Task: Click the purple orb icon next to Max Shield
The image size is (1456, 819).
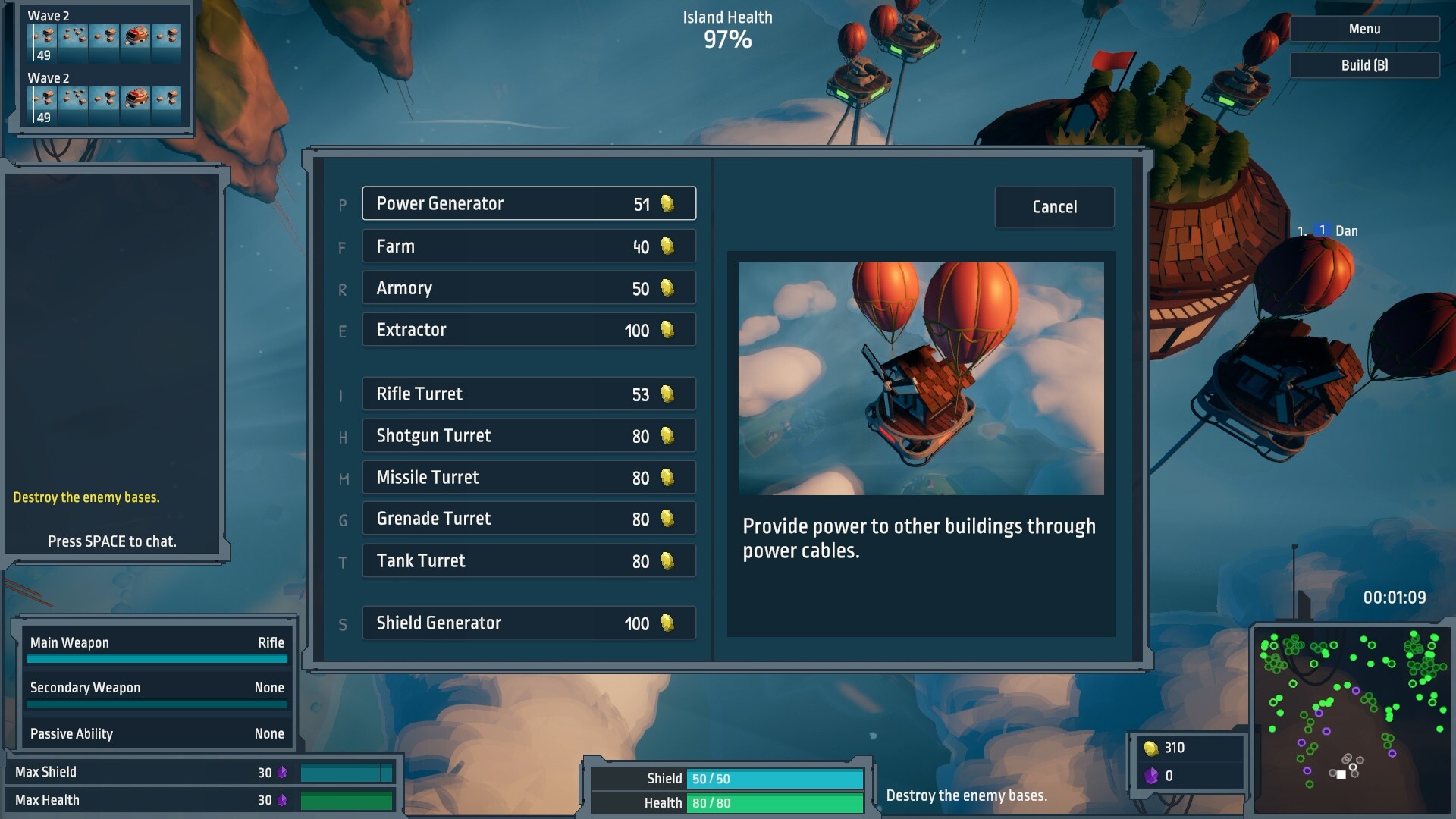Action: click(x=284, y=771)
